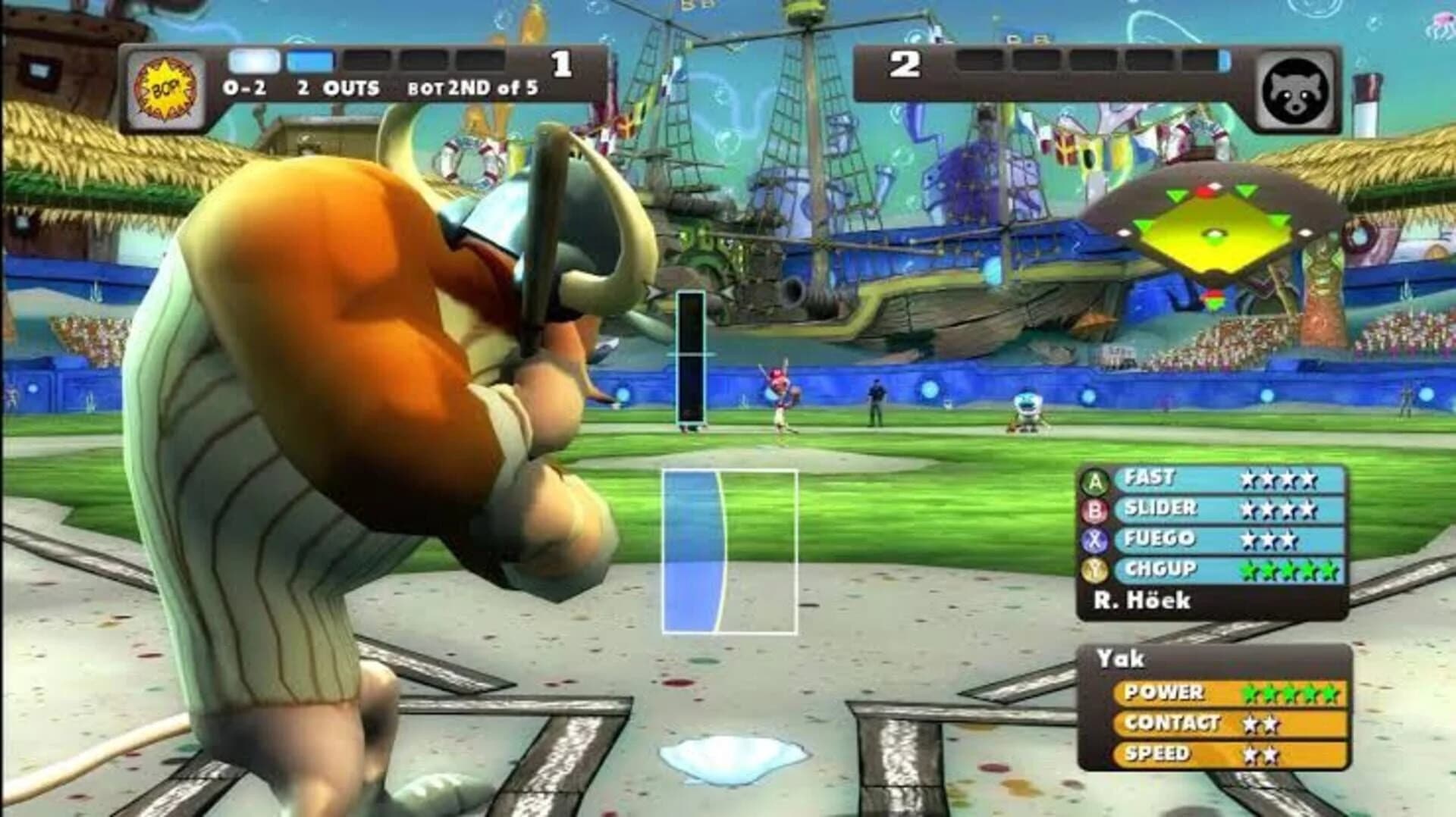Click the BOP team emblem on scoreboard
This screenshot has width=1456, height=817.
(x=166, y=86)
